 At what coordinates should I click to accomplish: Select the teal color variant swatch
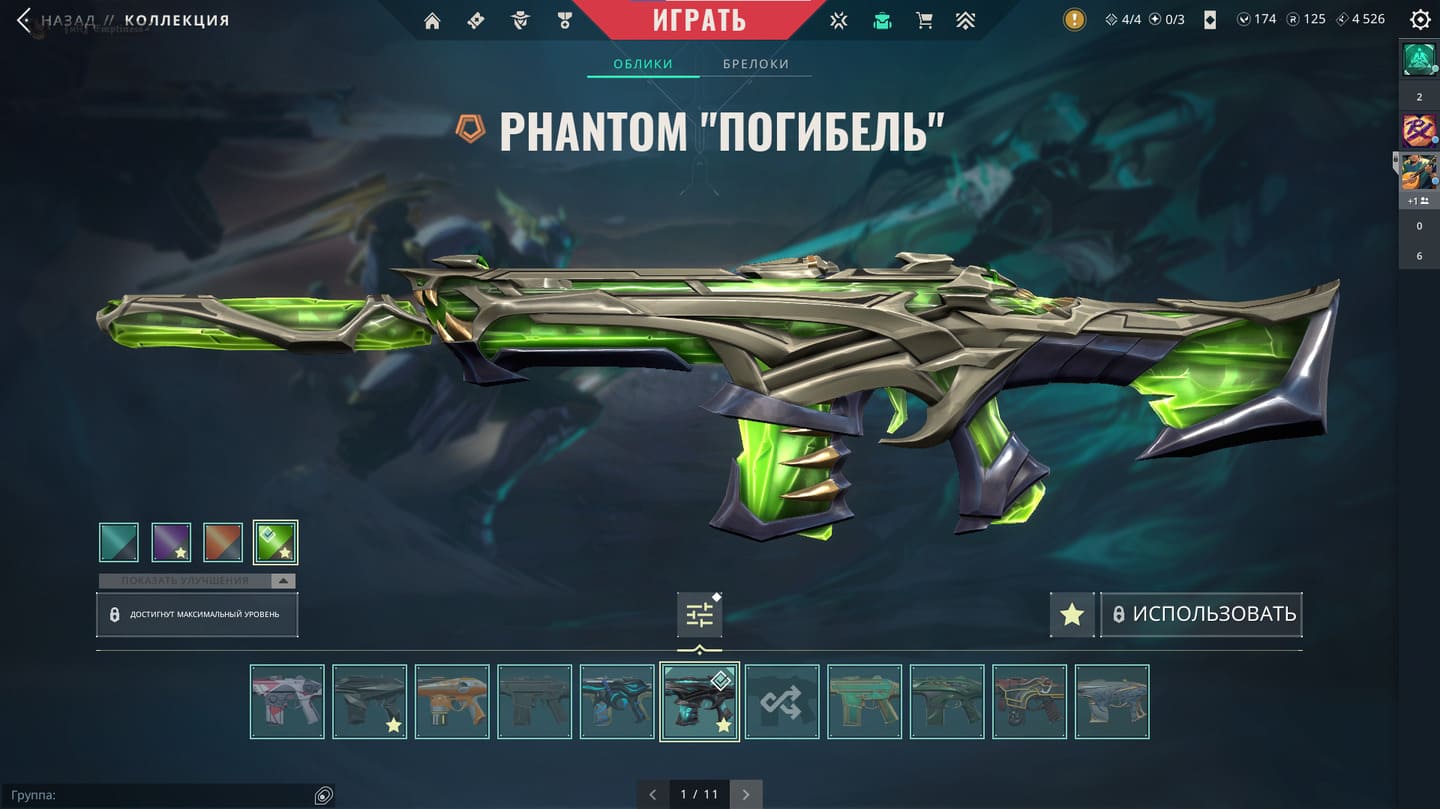point(119,542)
